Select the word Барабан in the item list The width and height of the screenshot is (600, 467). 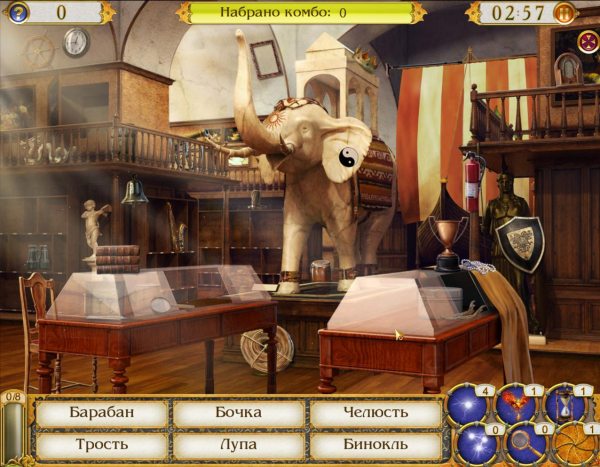pos(100,411)
